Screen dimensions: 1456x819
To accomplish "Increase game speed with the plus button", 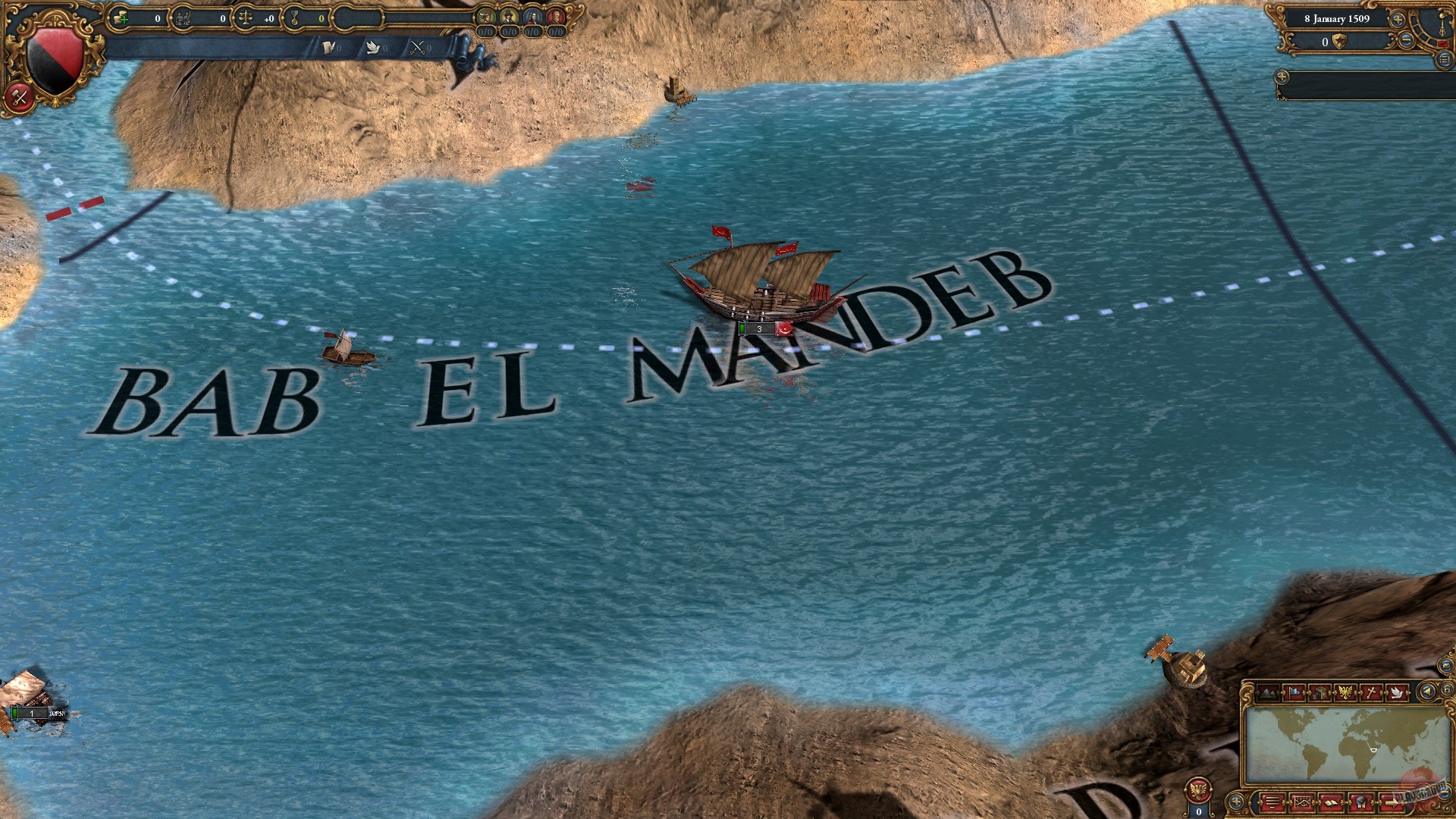I will (1397, 20).
